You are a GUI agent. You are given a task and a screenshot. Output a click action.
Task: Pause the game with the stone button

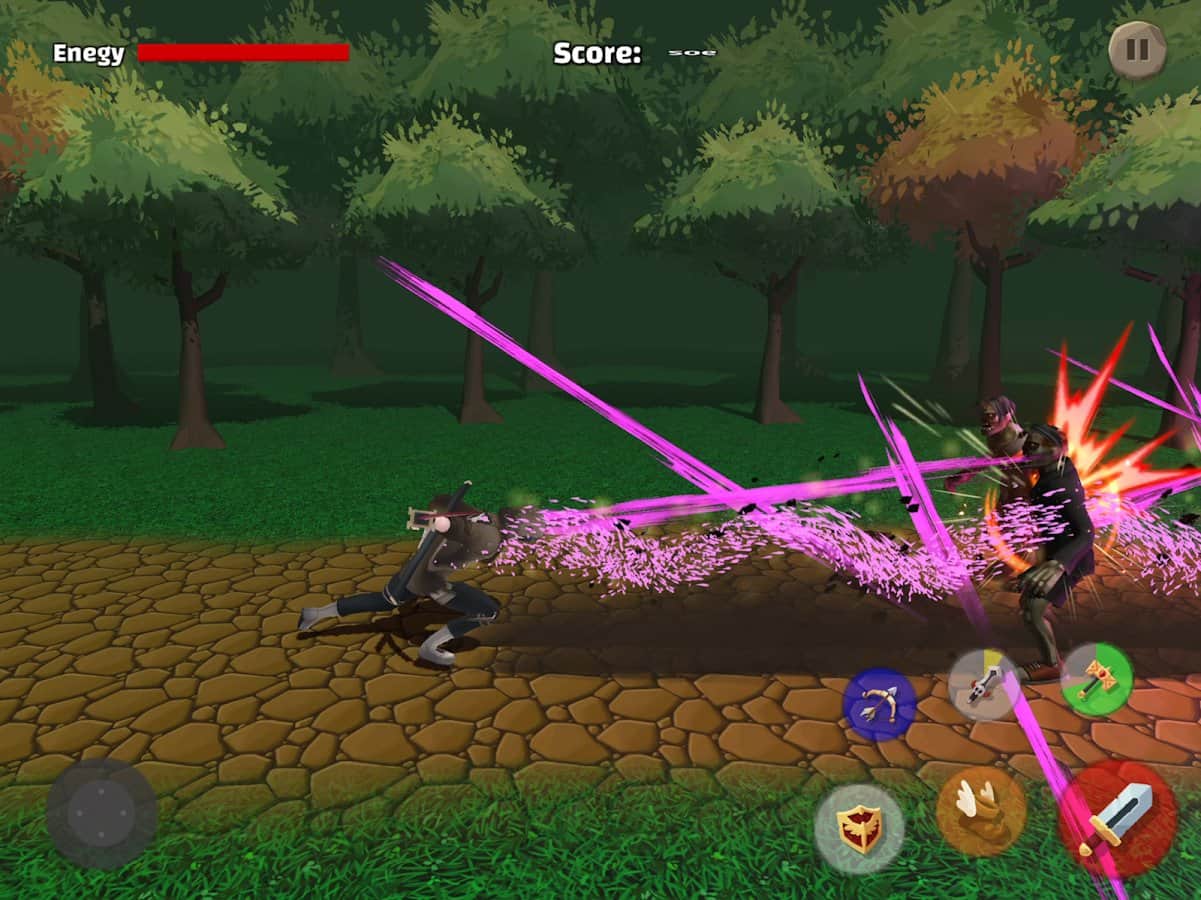click(1137, 49)
